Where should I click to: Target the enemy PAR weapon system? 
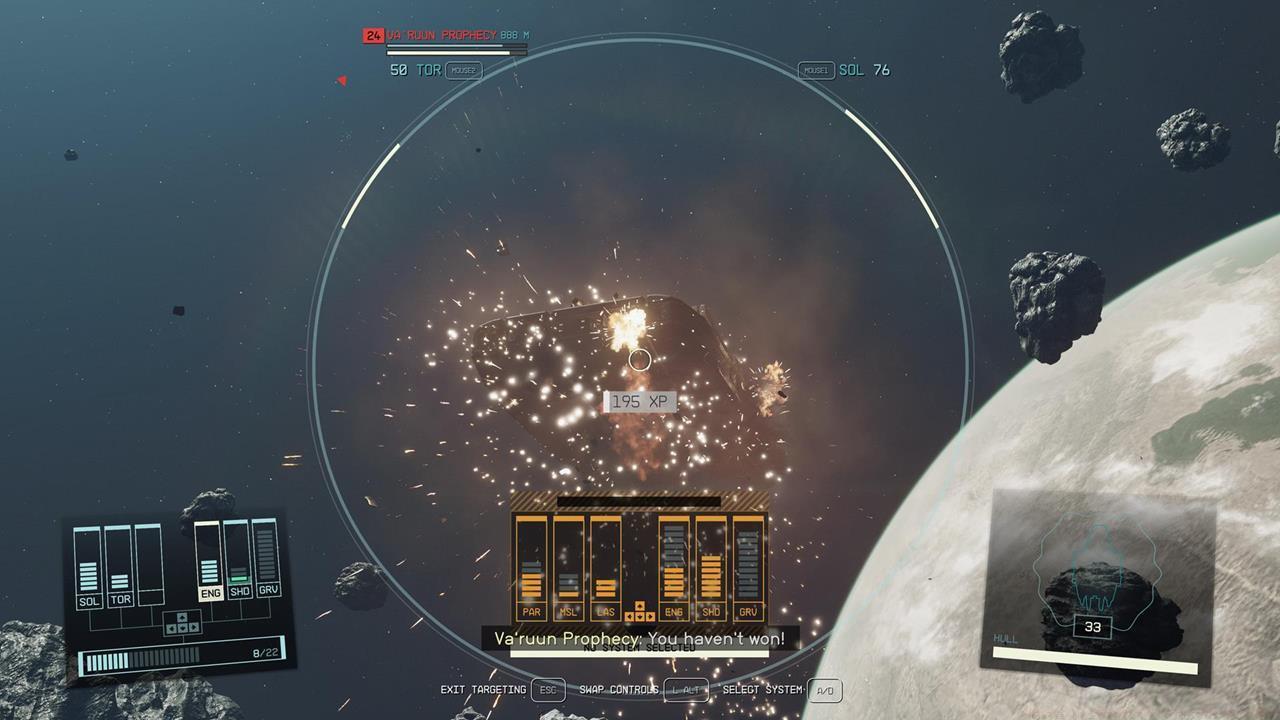point(531,567)
